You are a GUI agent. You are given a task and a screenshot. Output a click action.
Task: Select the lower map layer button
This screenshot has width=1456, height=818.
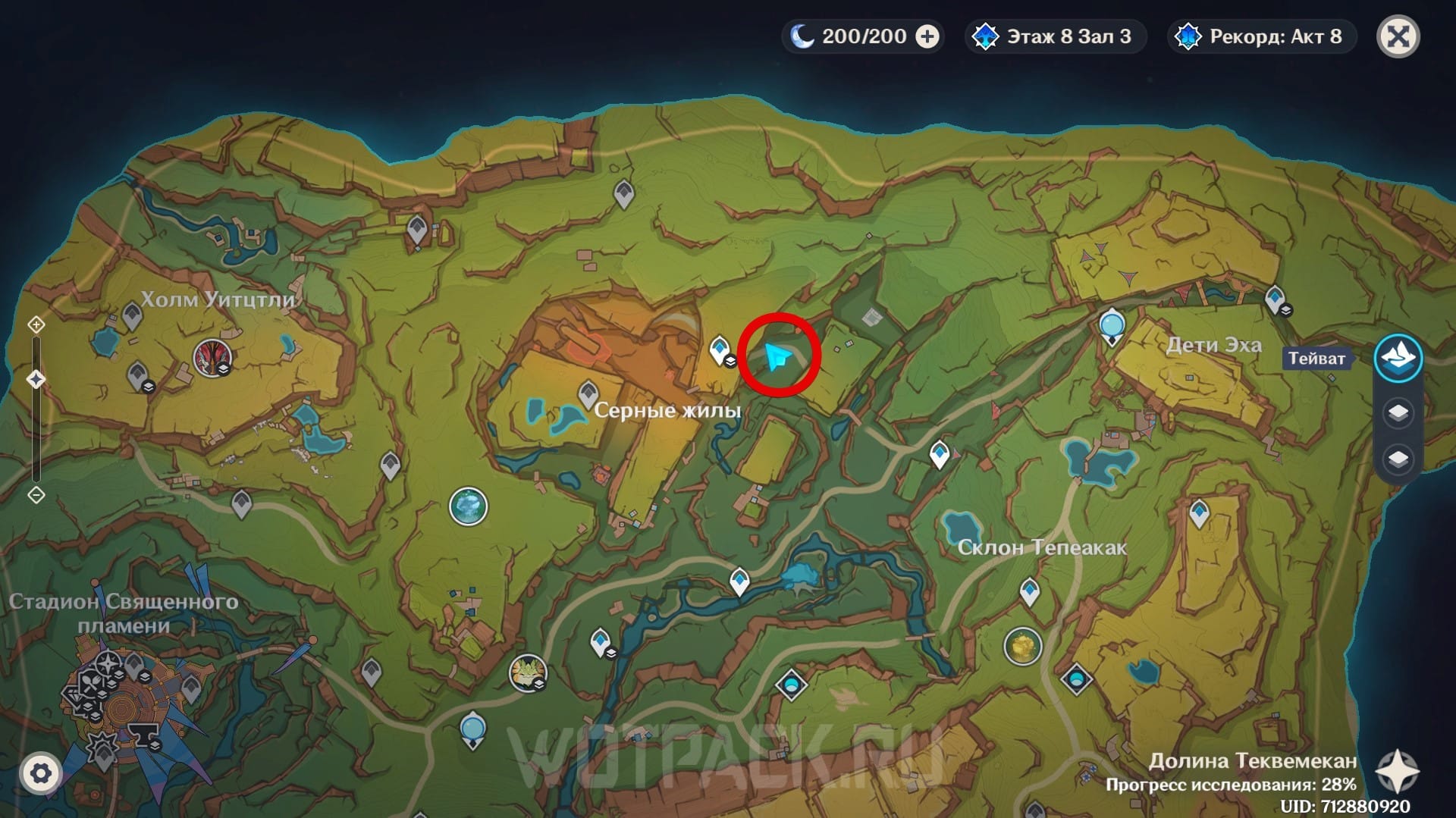[1398, 459]
